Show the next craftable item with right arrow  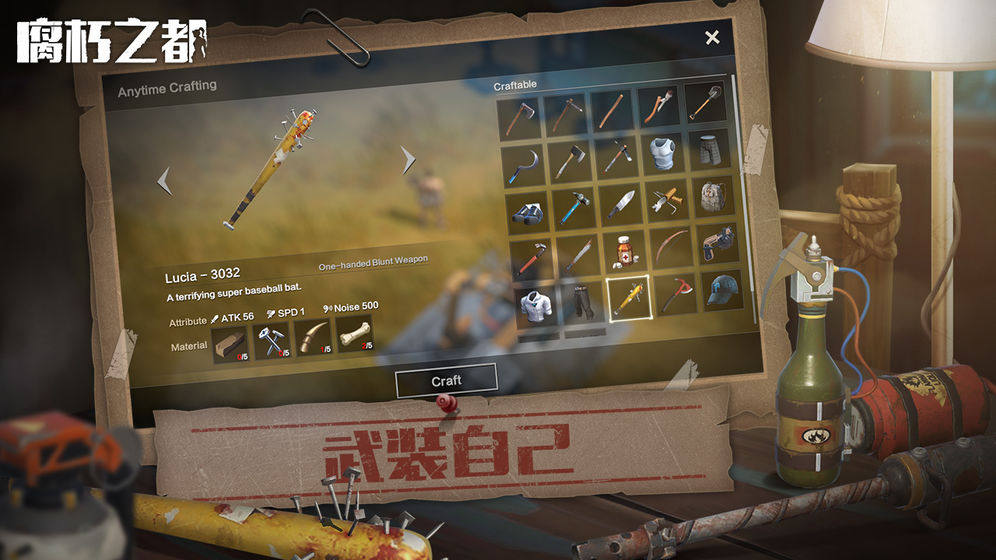click(x=407, y=160)
